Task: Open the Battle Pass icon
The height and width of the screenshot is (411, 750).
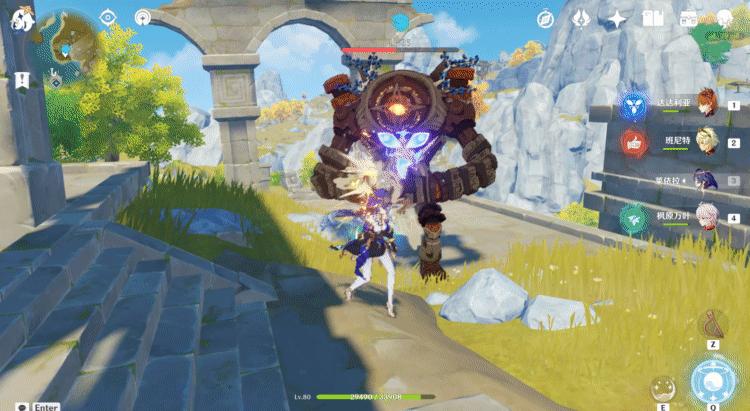Action: click(x=689, y=19)
